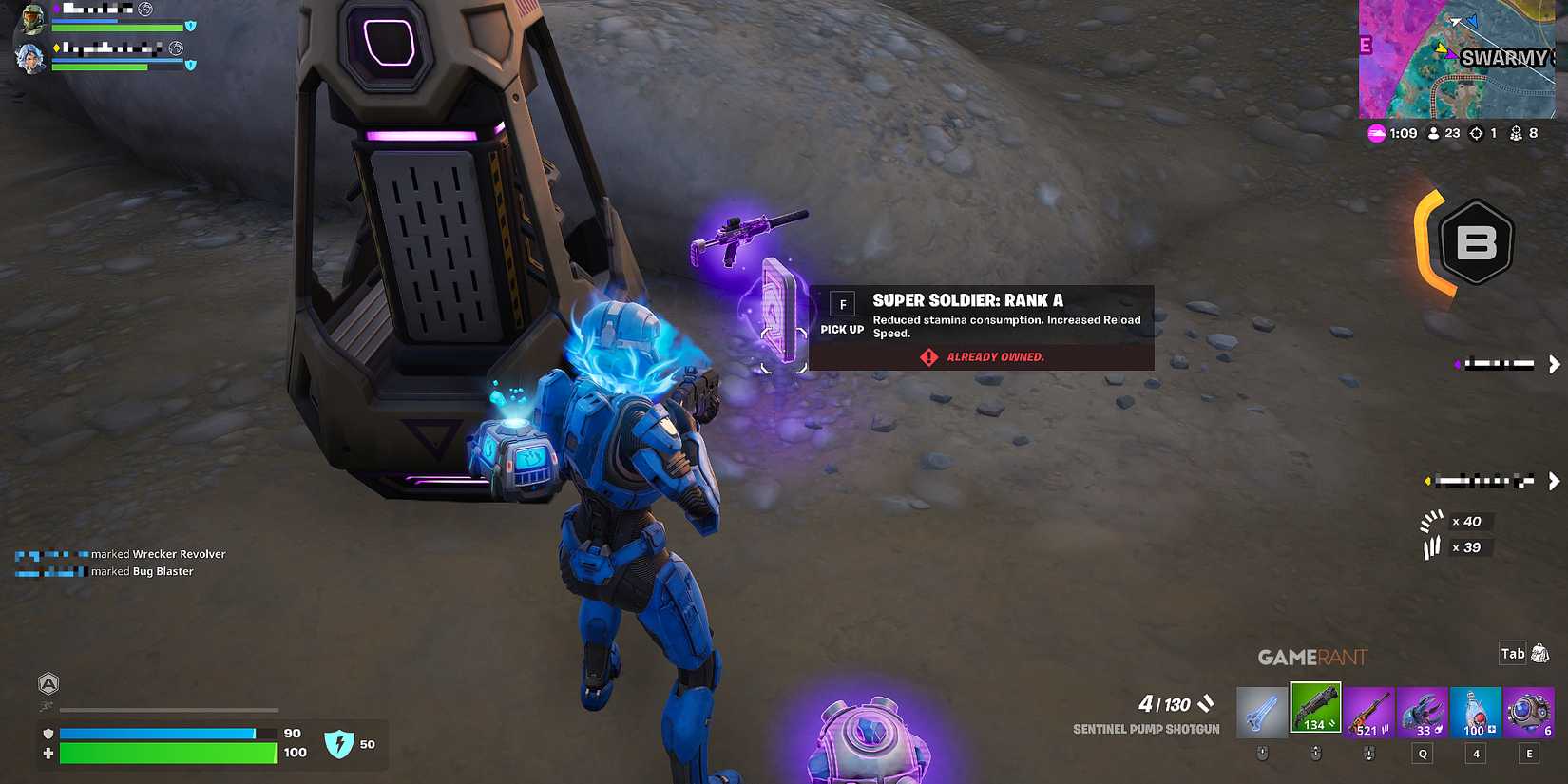
Task: Click the backpack icon beside the Tab prompt
Action: [1540, 654]
